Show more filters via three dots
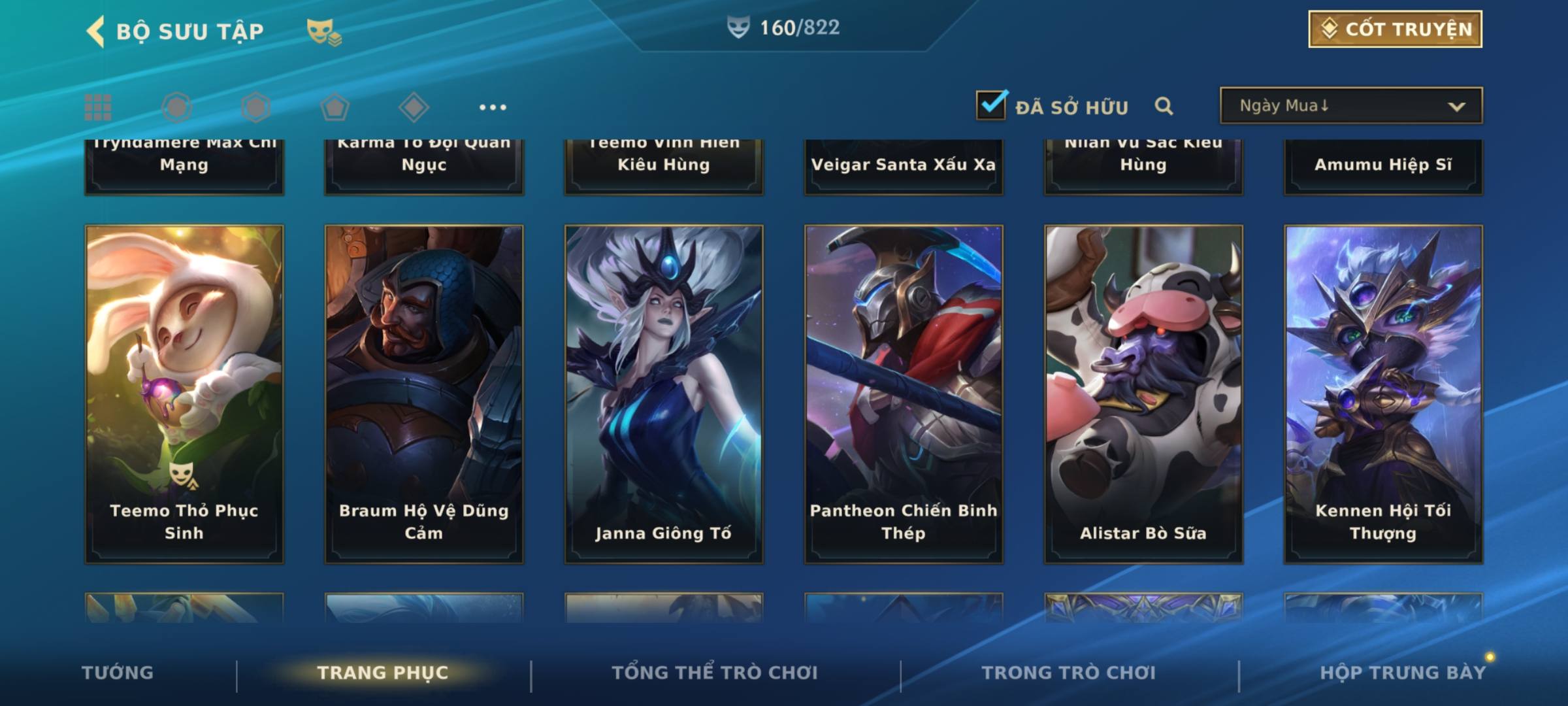 493,107
